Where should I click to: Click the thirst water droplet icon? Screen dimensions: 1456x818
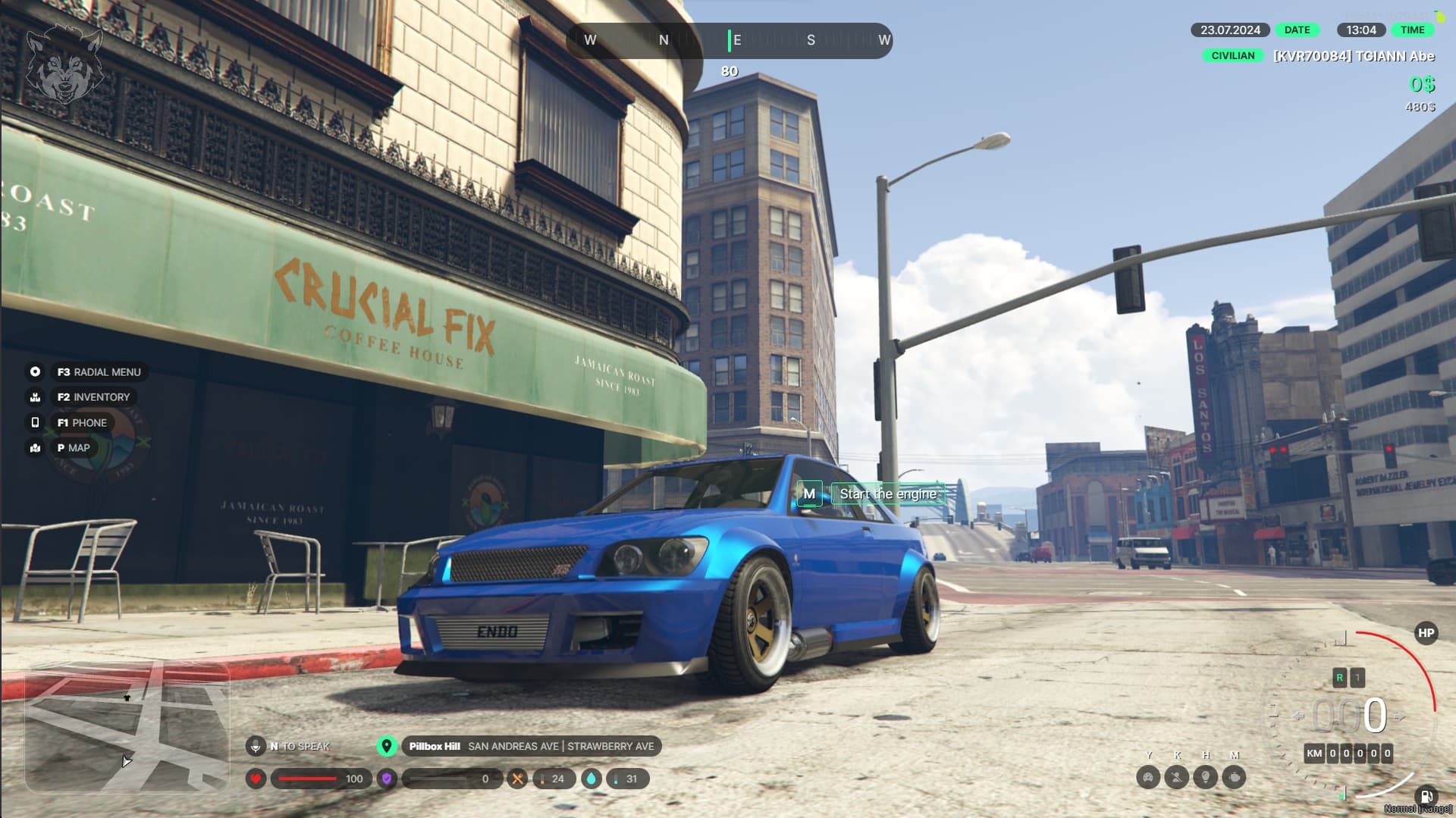point(591,779)
